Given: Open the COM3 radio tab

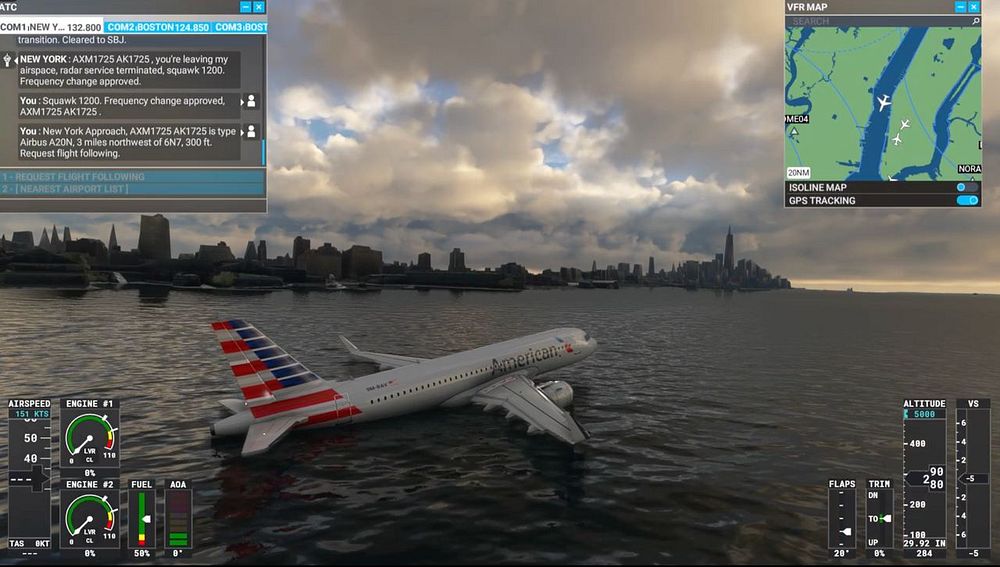Looking at the screenshot, I should click(240, 27).
